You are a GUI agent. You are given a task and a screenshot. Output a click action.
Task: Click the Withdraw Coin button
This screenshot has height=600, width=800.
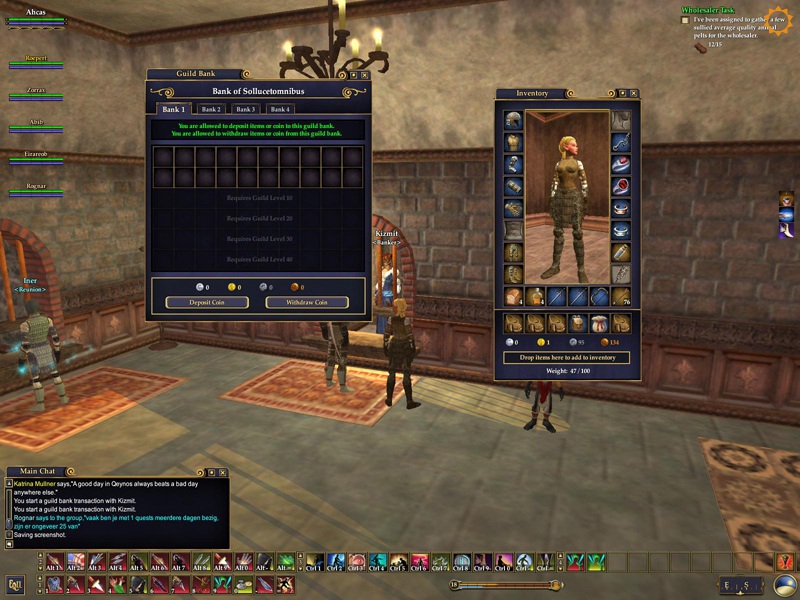click(x=307, y=302)
